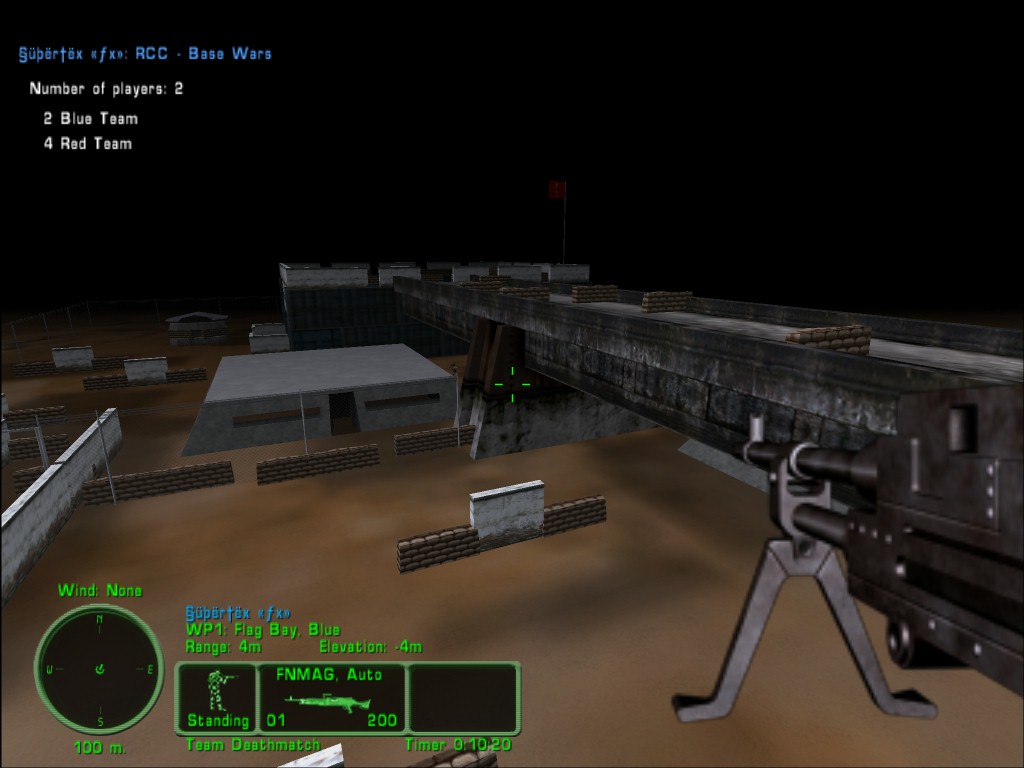Click the Standing stance soldier icon
The width and height of the screenshot is (1024, 768).
217,689
